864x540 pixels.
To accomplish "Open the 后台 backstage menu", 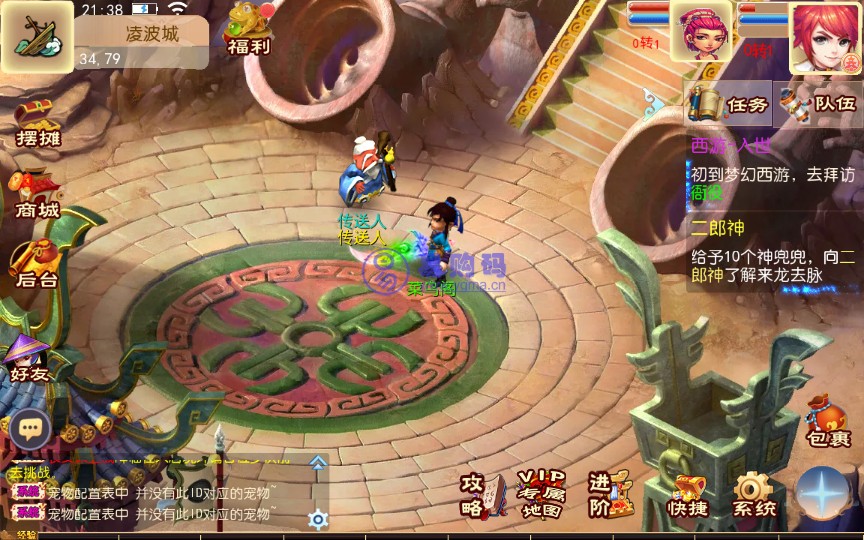I will pos(36,265).
